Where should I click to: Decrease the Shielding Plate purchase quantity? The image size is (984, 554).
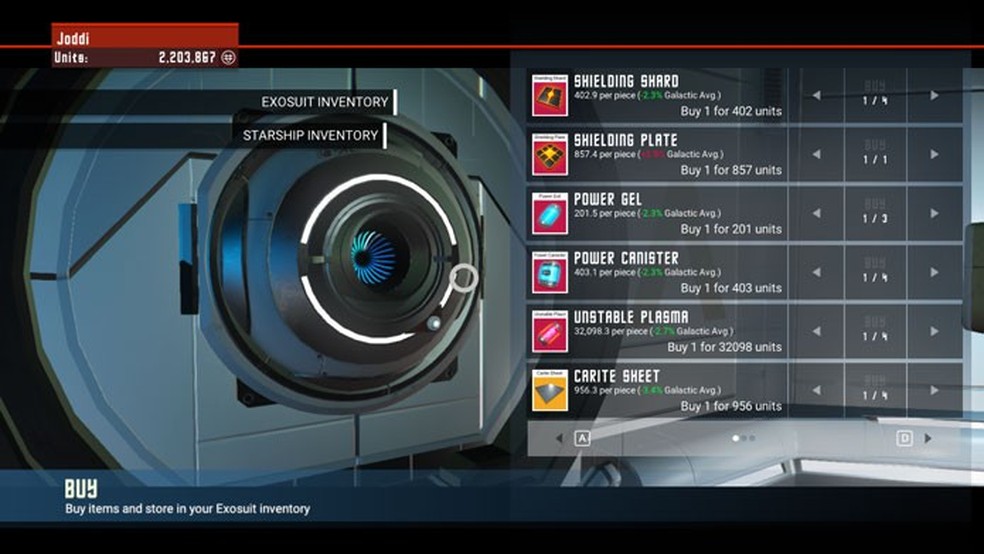816,155
